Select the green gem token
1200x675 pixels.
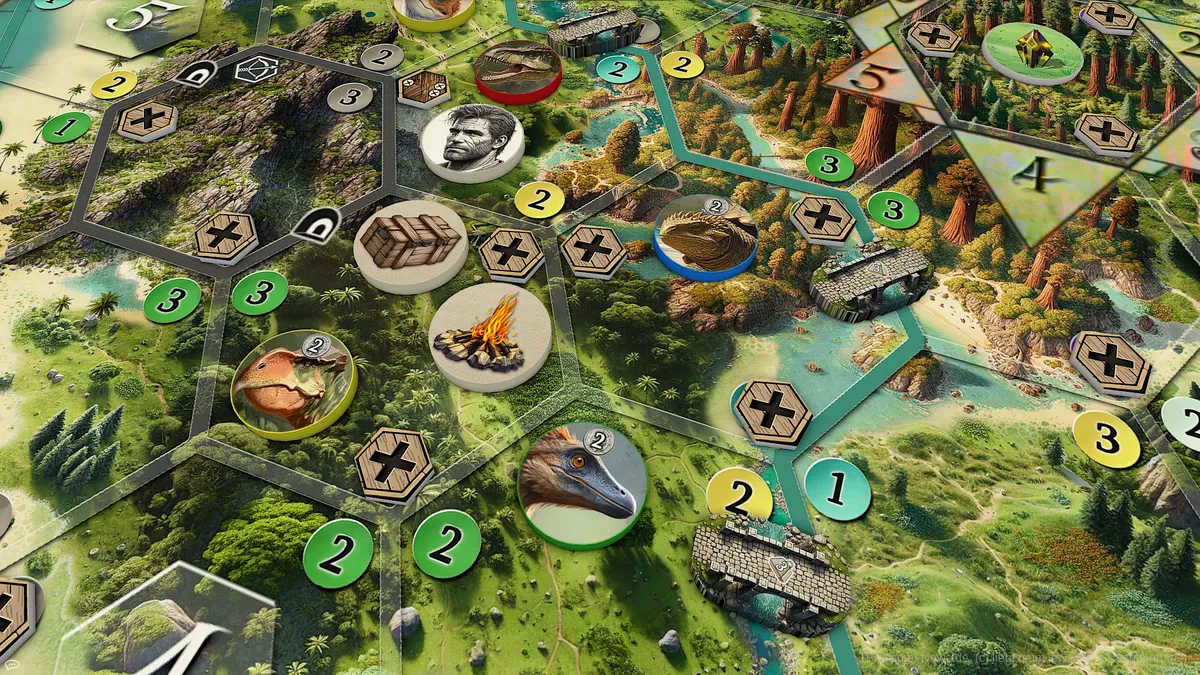tap(1032, 51)
